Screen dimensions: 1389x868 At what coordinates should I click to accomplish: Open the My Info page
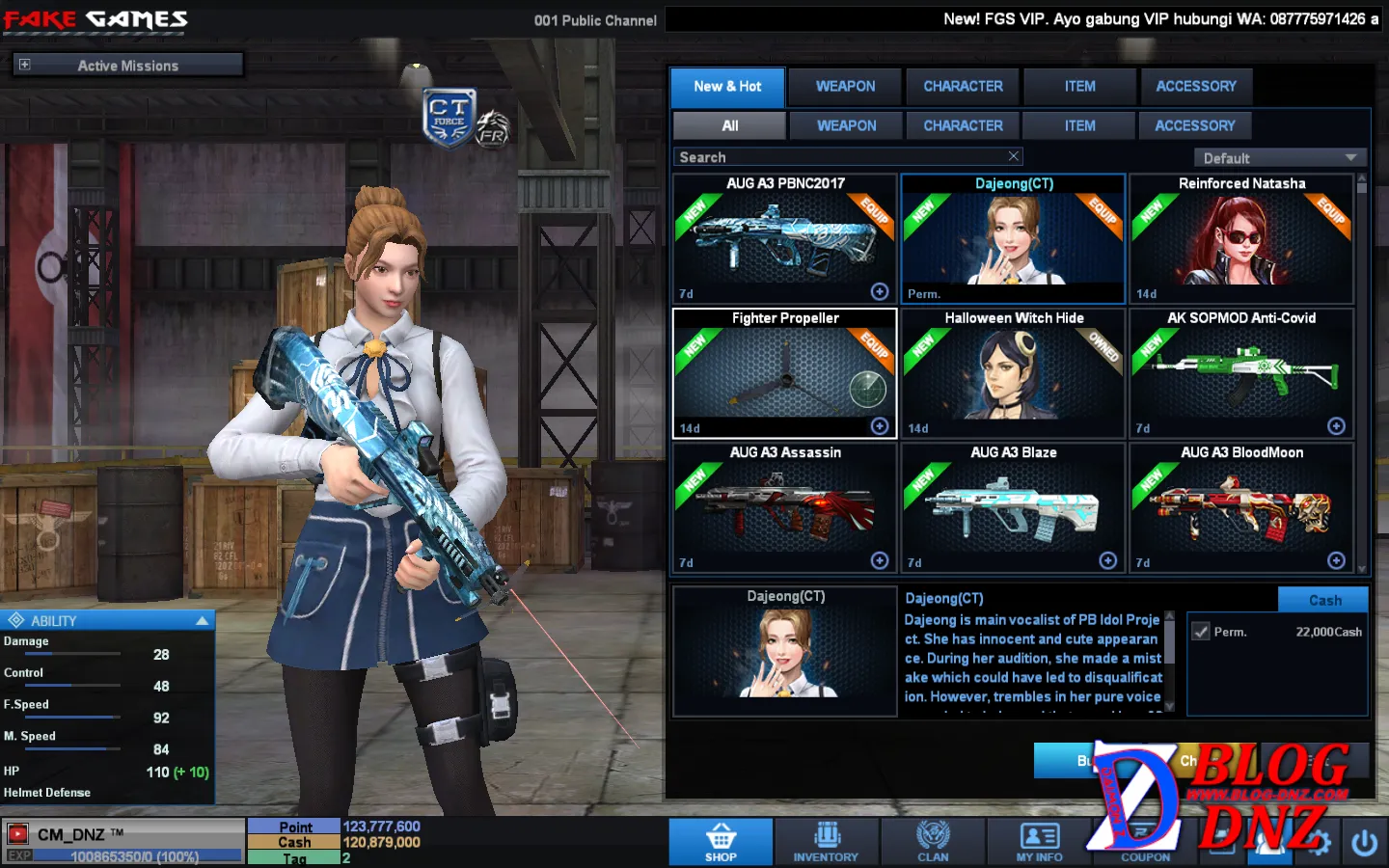click(1039, 842)
